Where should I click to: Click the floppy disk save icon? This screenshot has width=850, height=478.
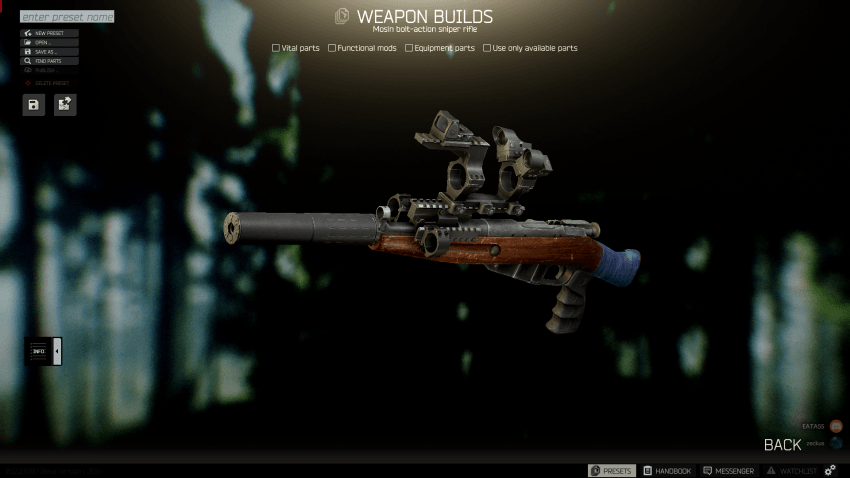(34, 104)
